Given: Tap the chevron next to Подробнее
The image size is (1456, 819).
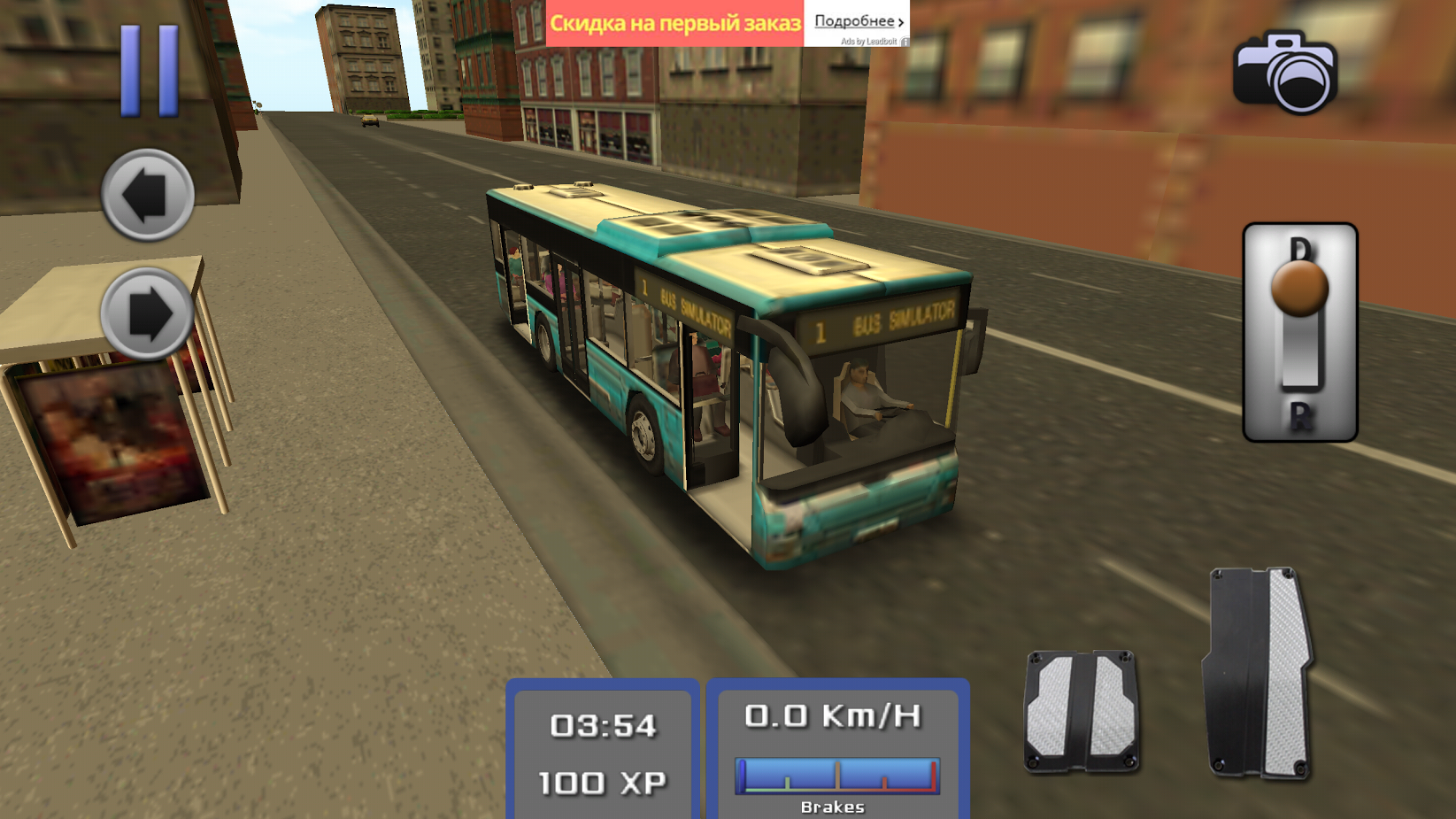Looking at the screenshot, I should [901, 20].
